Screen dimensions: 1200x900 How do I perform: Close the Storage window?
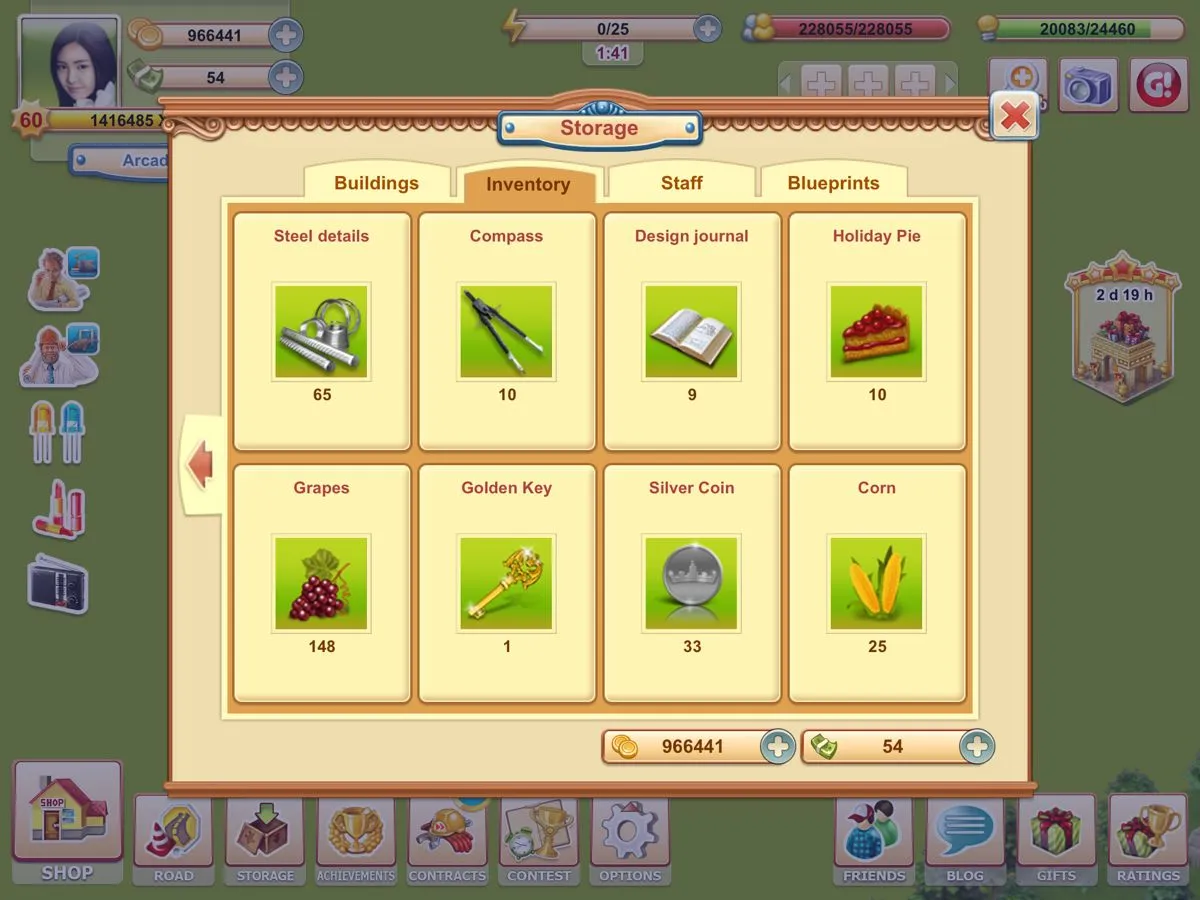[1014, 117]
